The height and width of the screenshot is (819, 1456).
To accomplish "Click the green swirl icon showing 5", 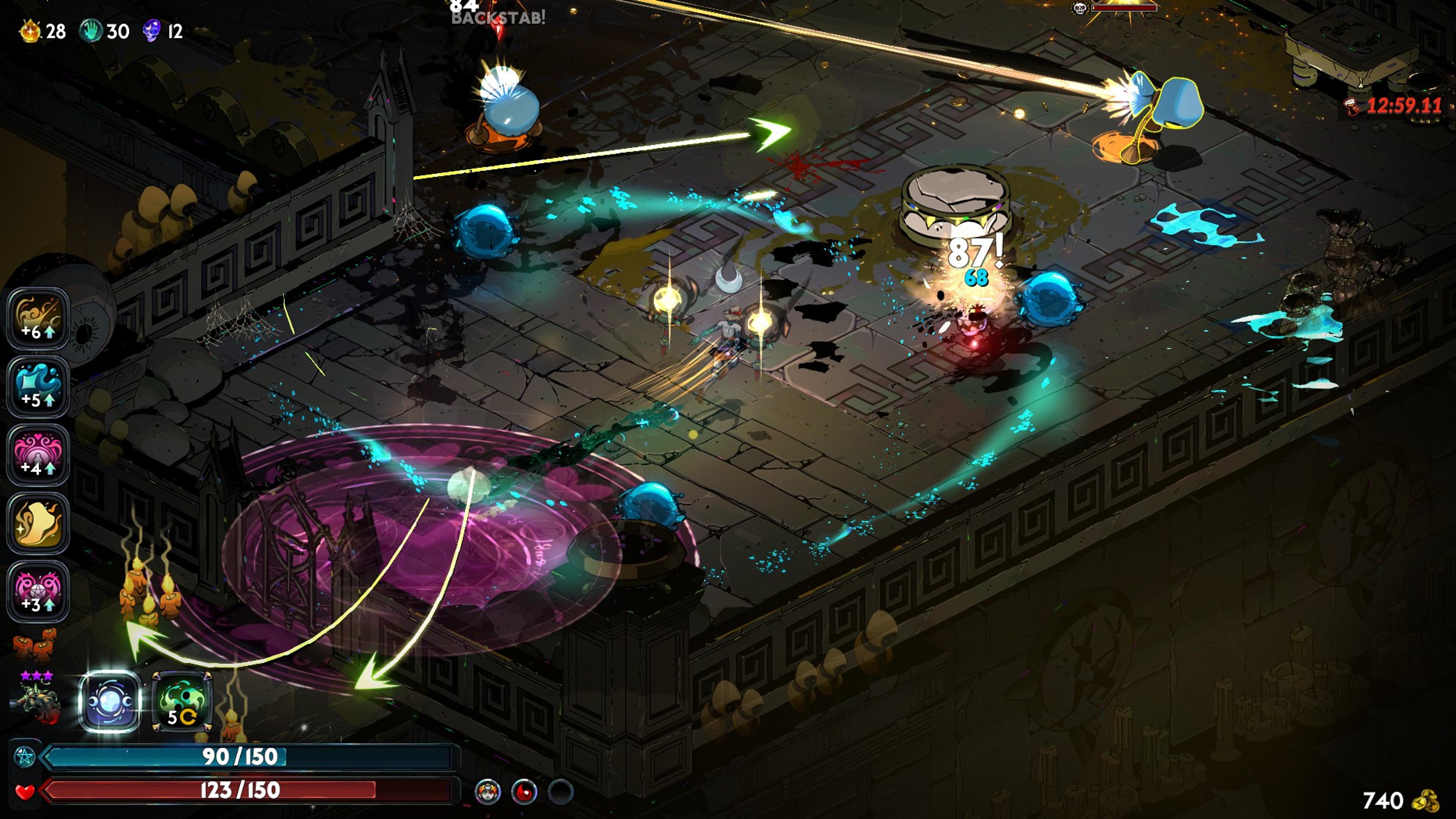I will click(x=182, y=701).
